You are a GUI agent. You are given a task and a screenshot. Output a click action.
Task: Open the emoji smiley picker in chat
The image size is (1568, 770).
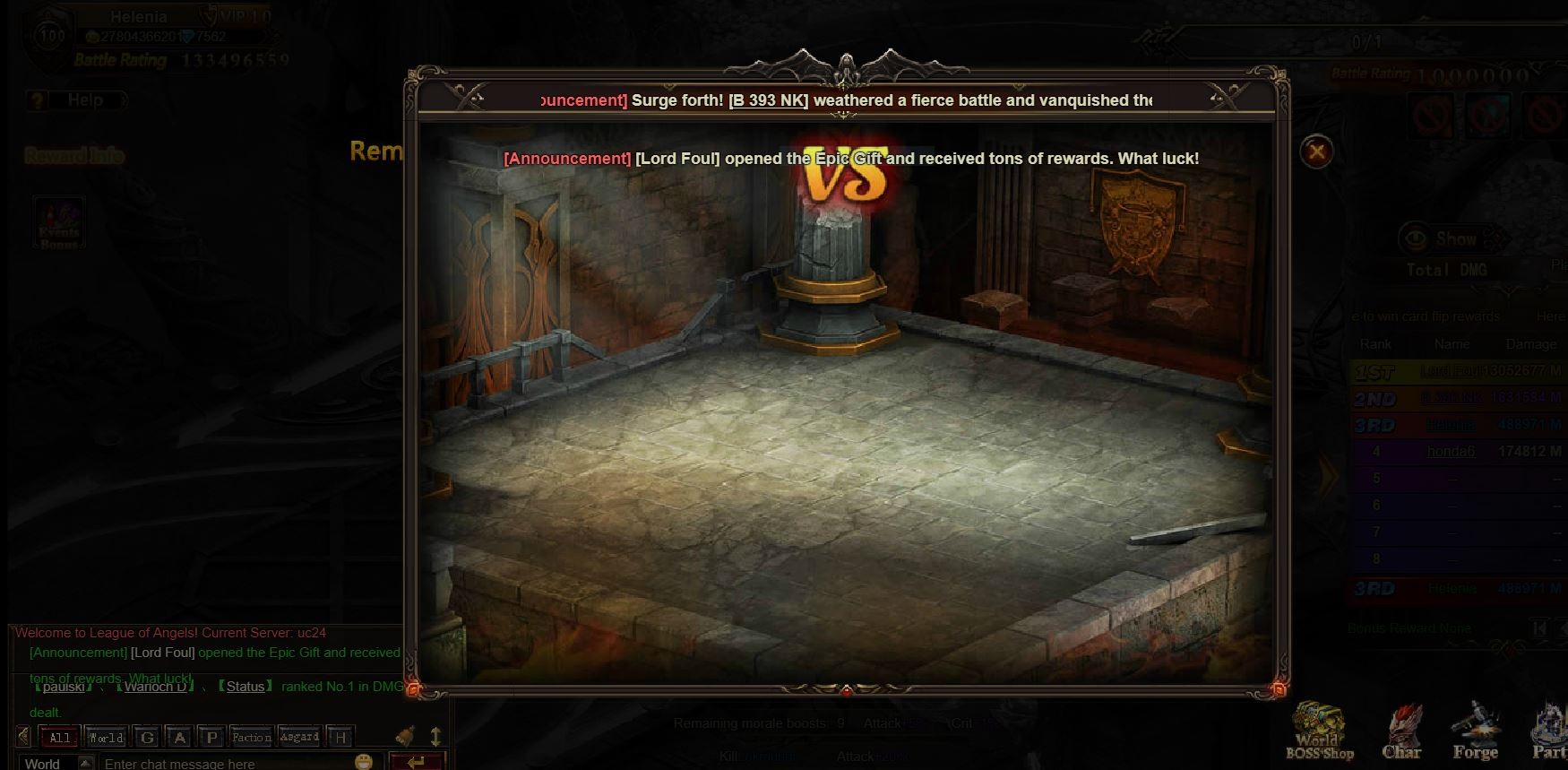click(363, 762)
